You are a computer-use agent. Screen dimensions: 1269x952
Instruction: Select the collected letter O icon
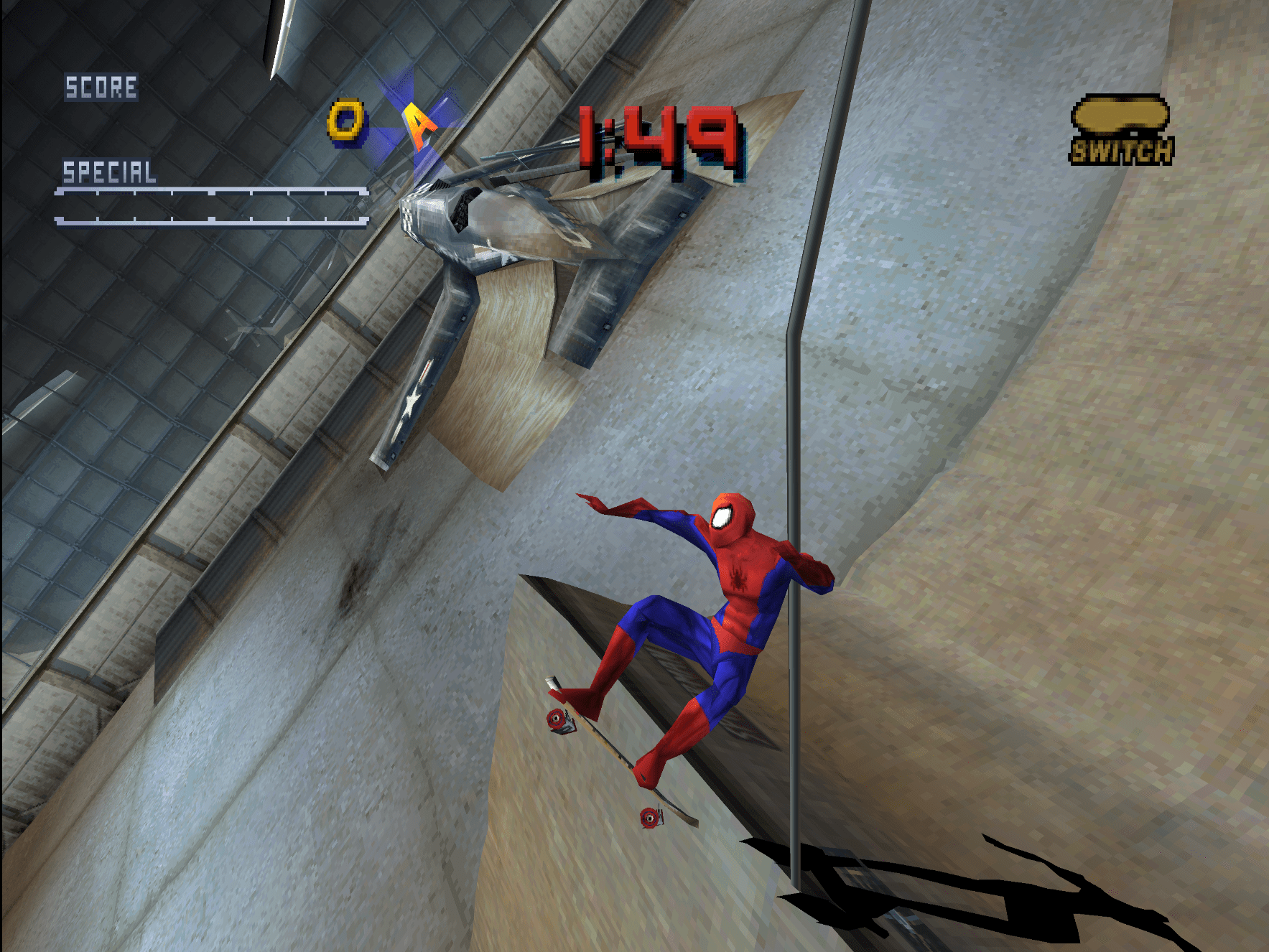[x=346, y=121]
